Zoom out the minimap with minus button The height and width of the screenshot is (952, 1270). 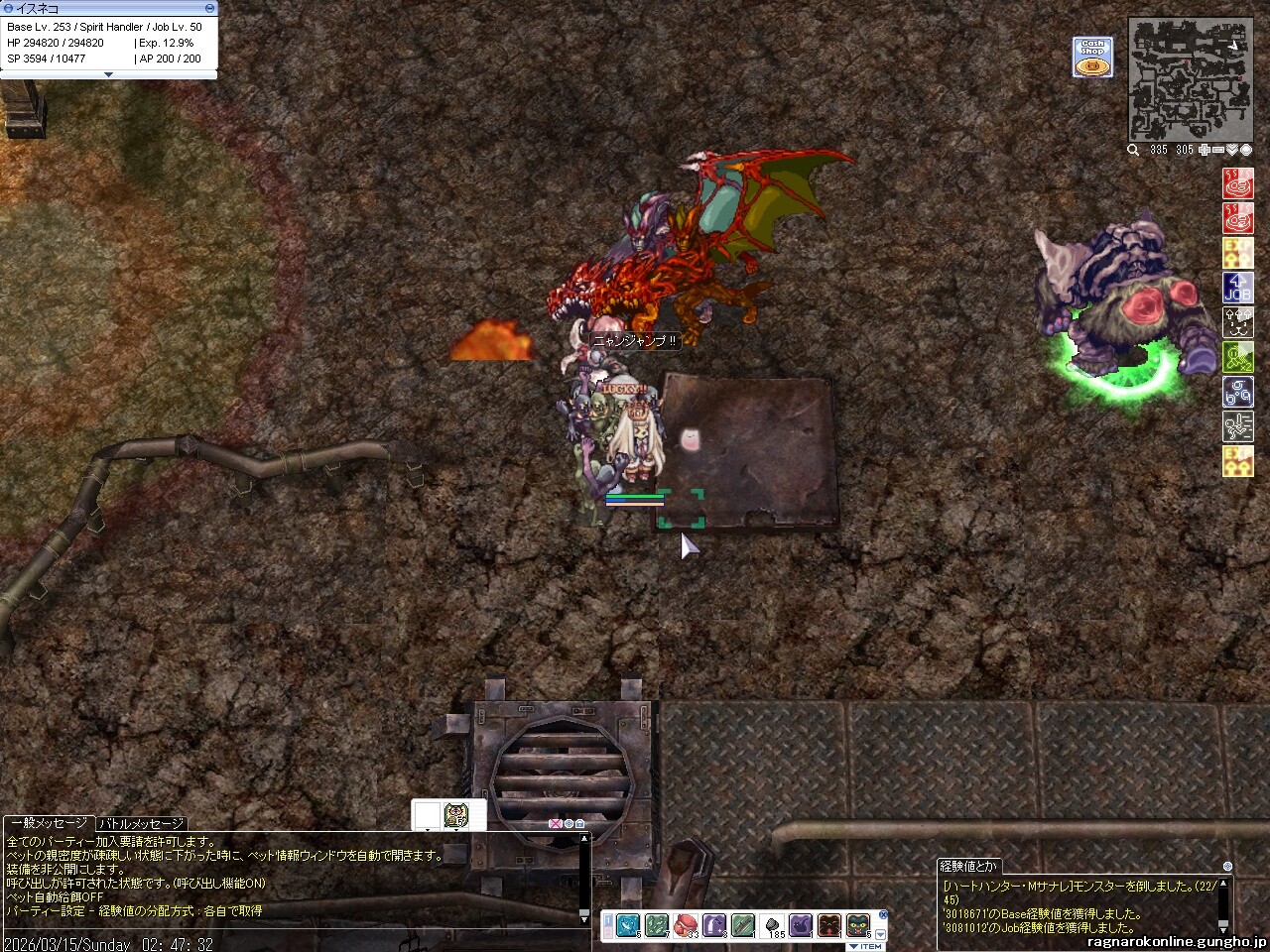tap(1218, 150)
